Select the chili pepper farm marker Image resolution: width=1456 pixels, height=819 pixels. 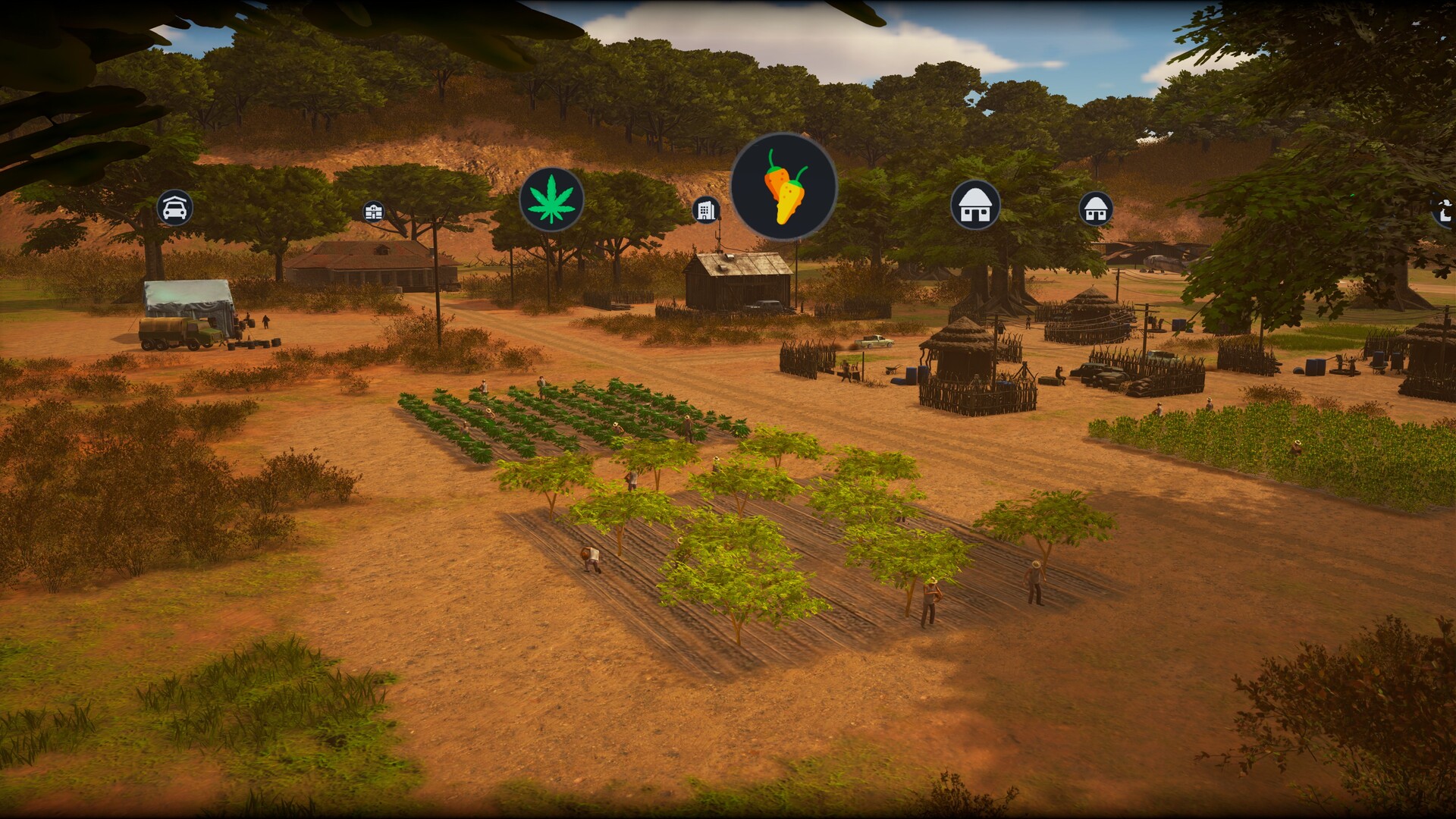point(783,187)
